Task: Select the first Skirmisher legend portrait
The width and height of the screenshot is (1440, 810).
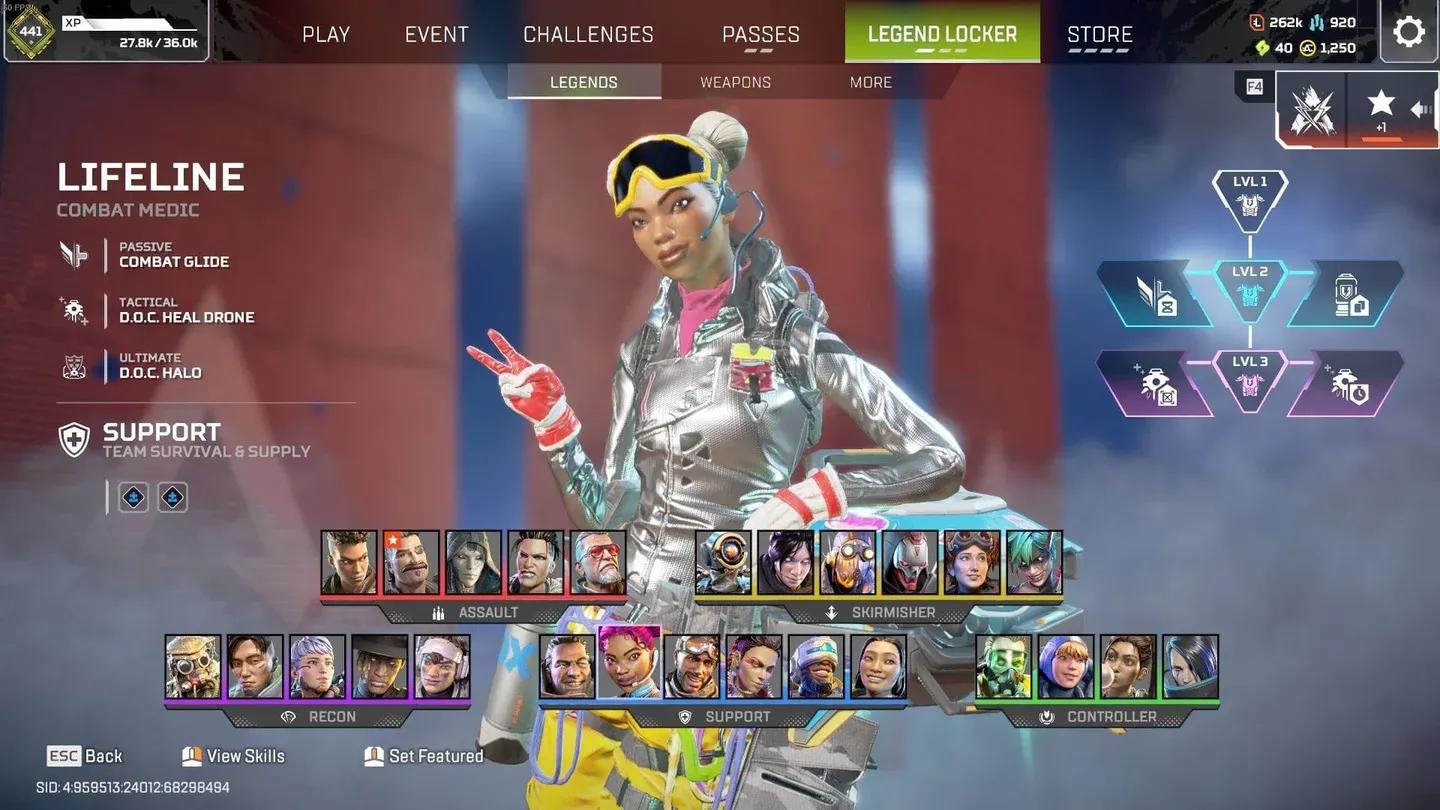Action: [723, 564]
